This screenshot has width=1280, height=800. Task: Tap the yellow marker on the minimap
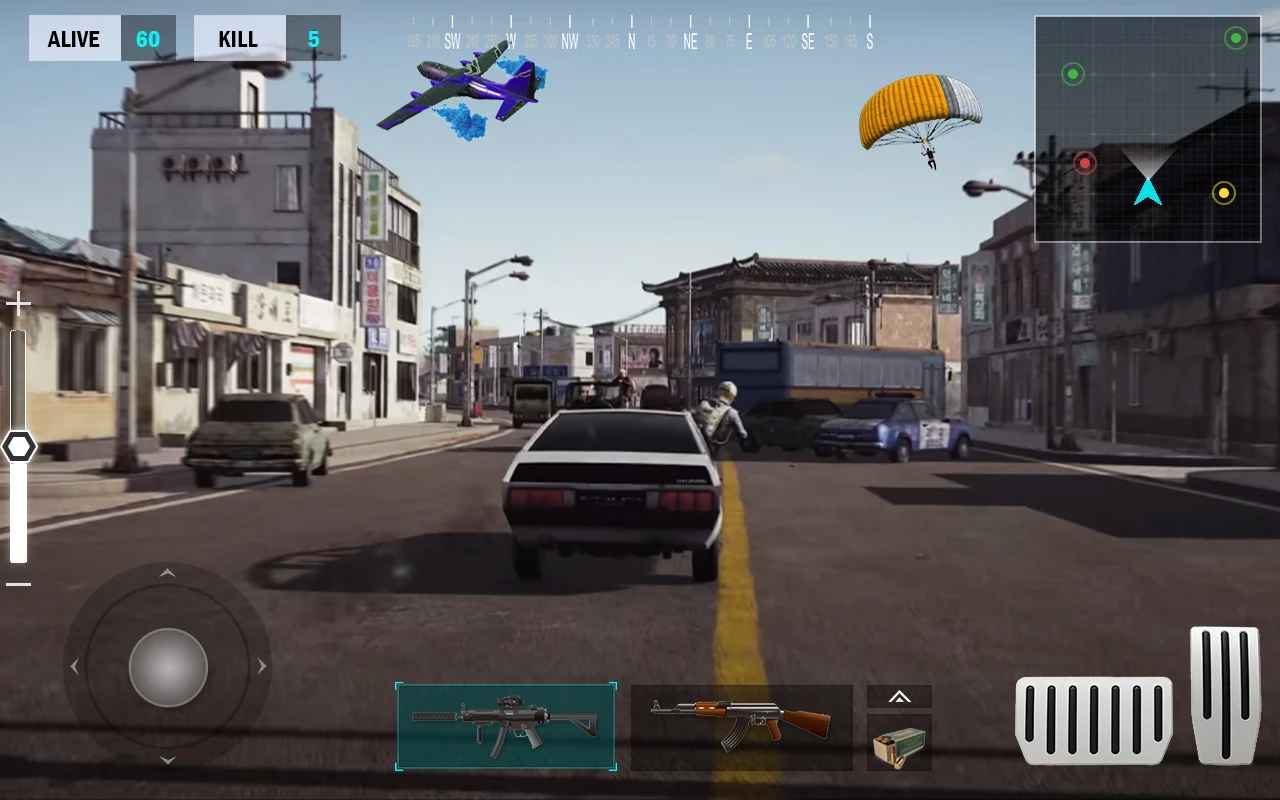click(x=1224, y=192)
